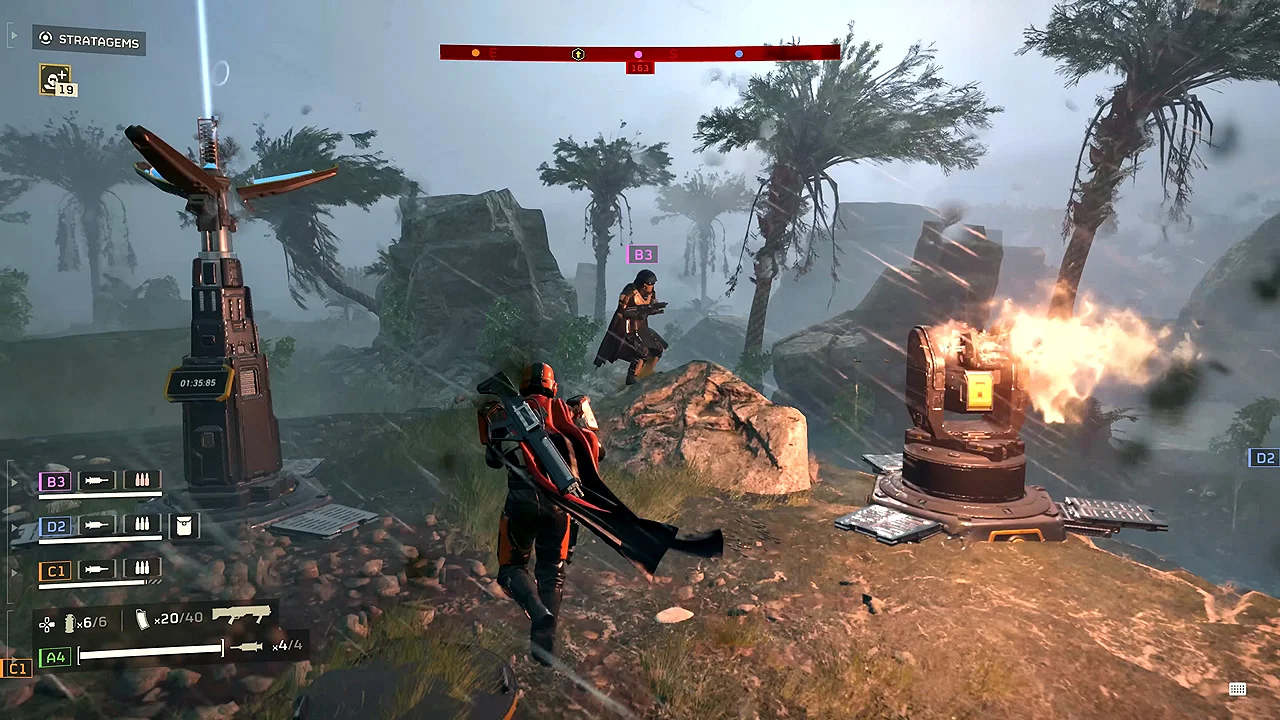Viewport: 1280px width, 720px height.
Task: Click the D2 marker on the right edge
Action: 1263,458
